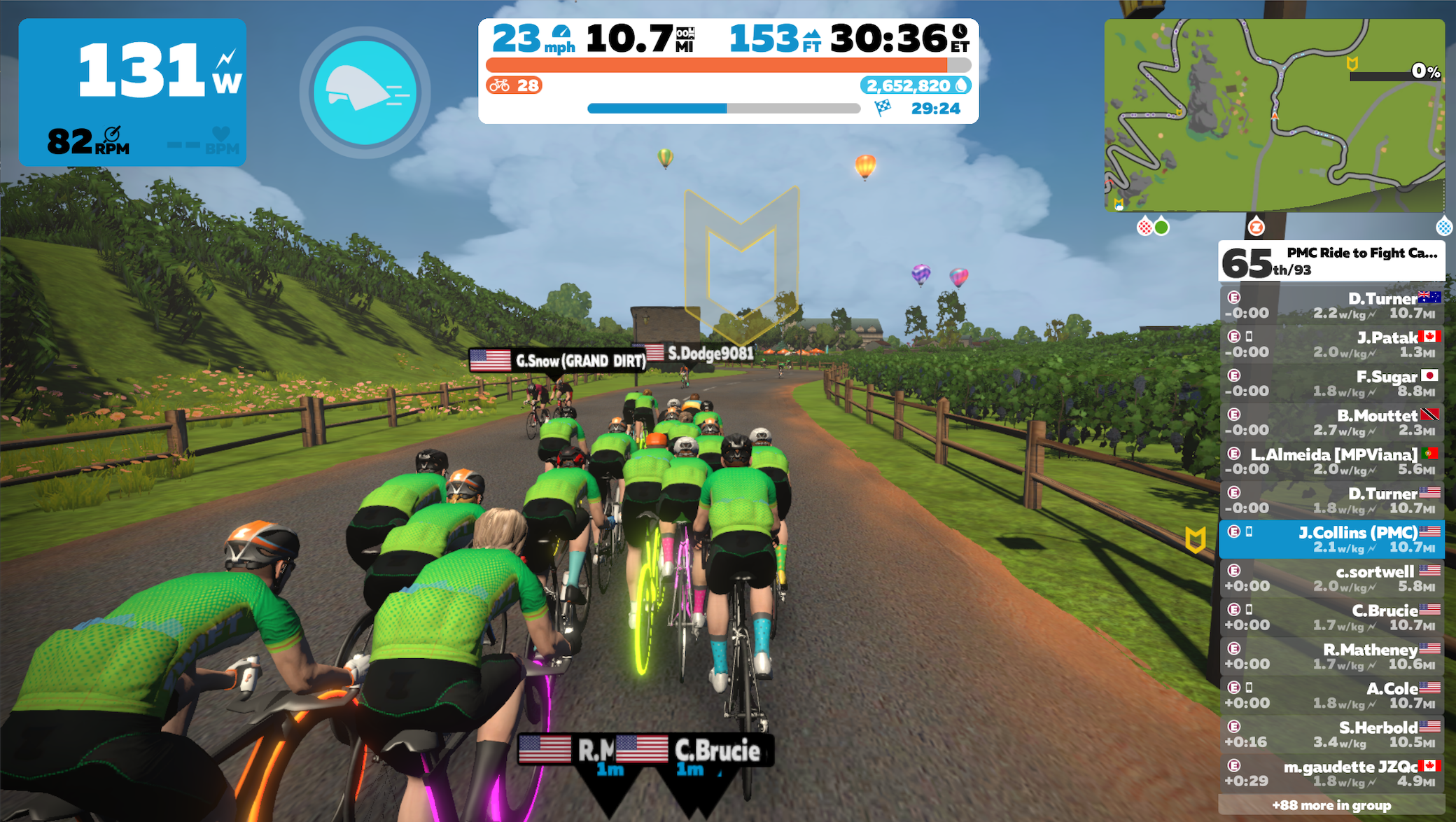Screen dimensions: 1456x822
Task: Choose F.Sugar from nearby riders
Action: [x=1331, y=384]
